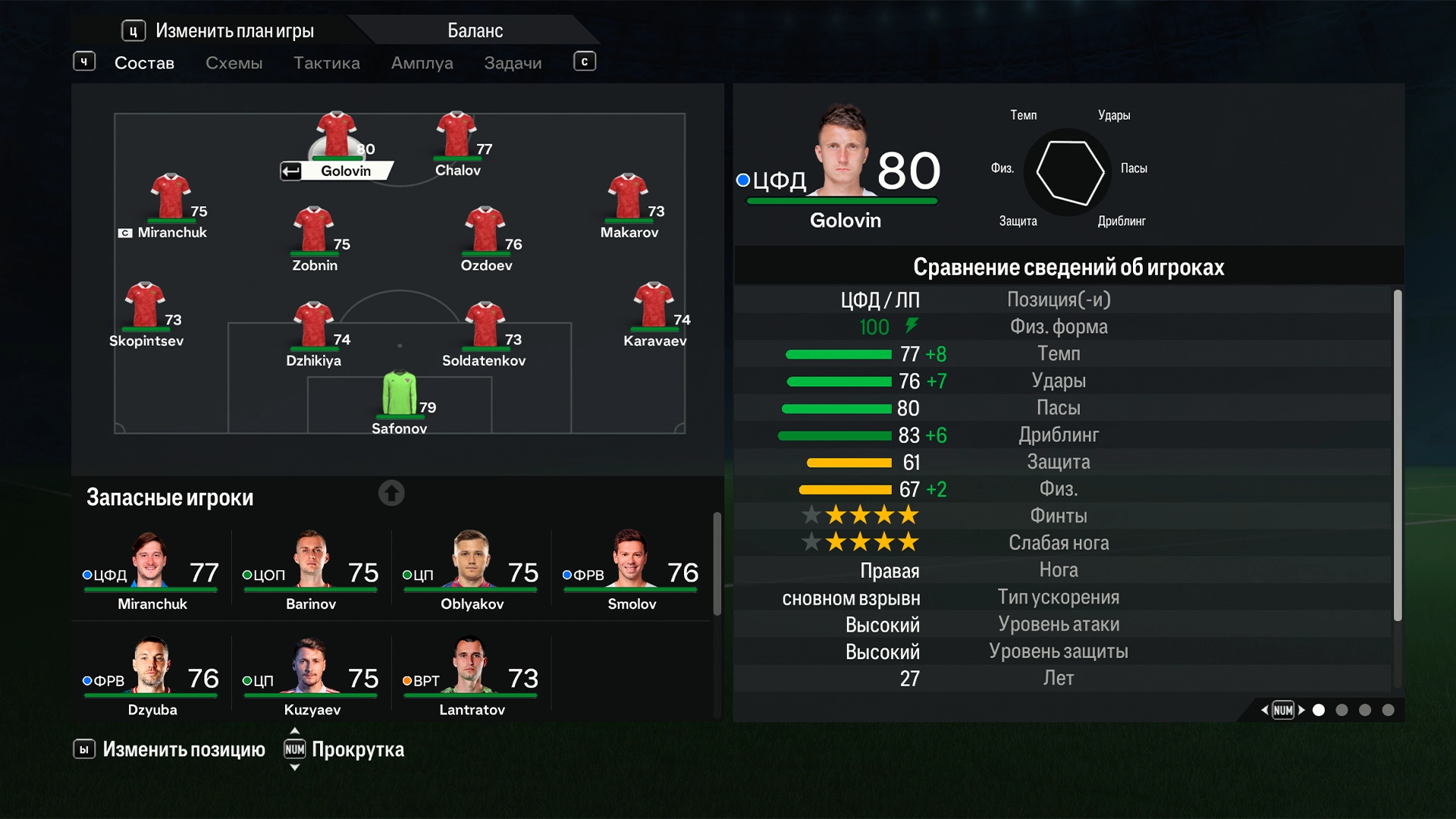Show the Задачи tab
This screenshot has height=819, width=1456.
click(513, 63)
